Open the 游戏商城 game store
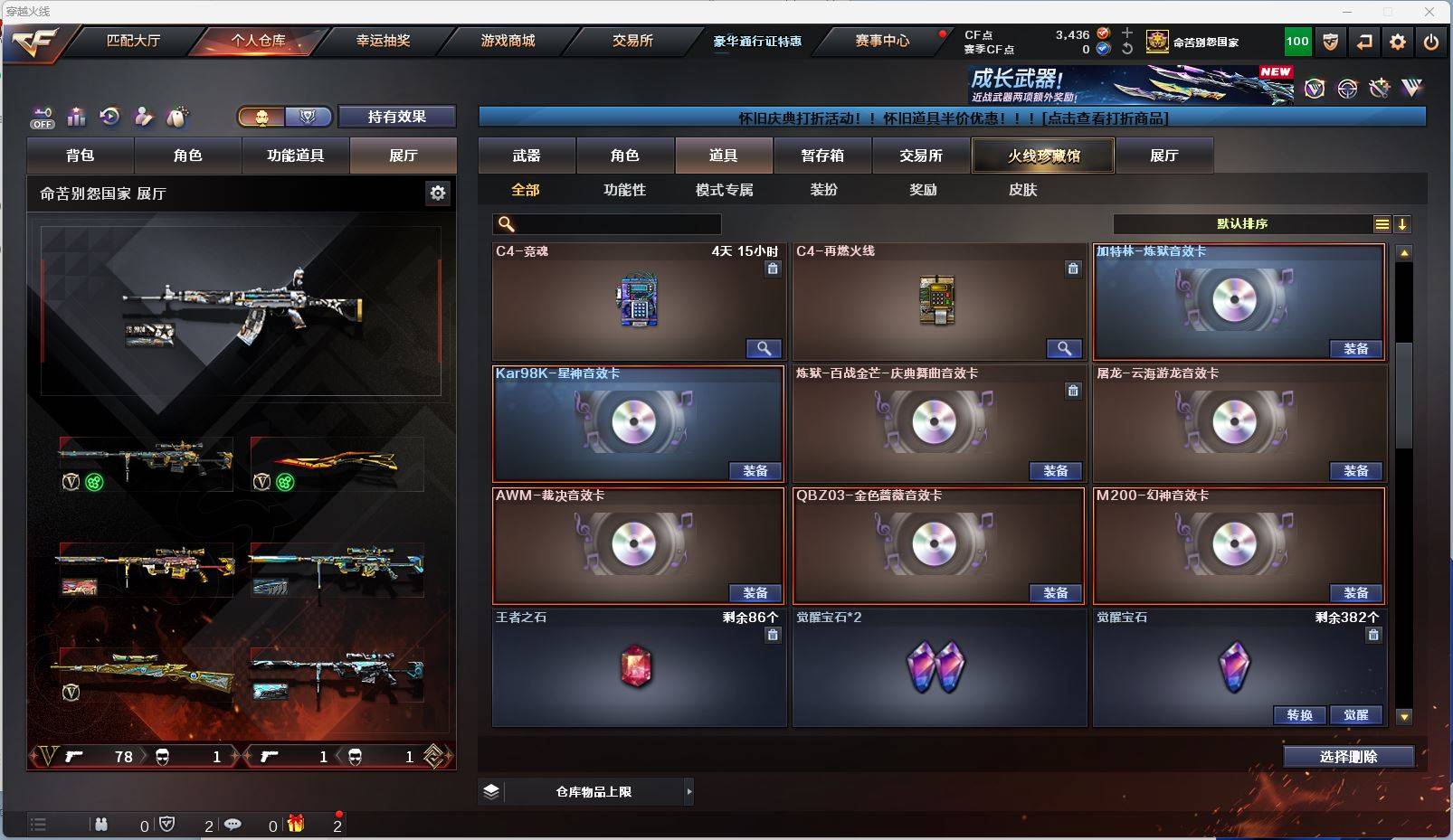Viewport: 1453px width, 840px height. [x=508, y=41]
